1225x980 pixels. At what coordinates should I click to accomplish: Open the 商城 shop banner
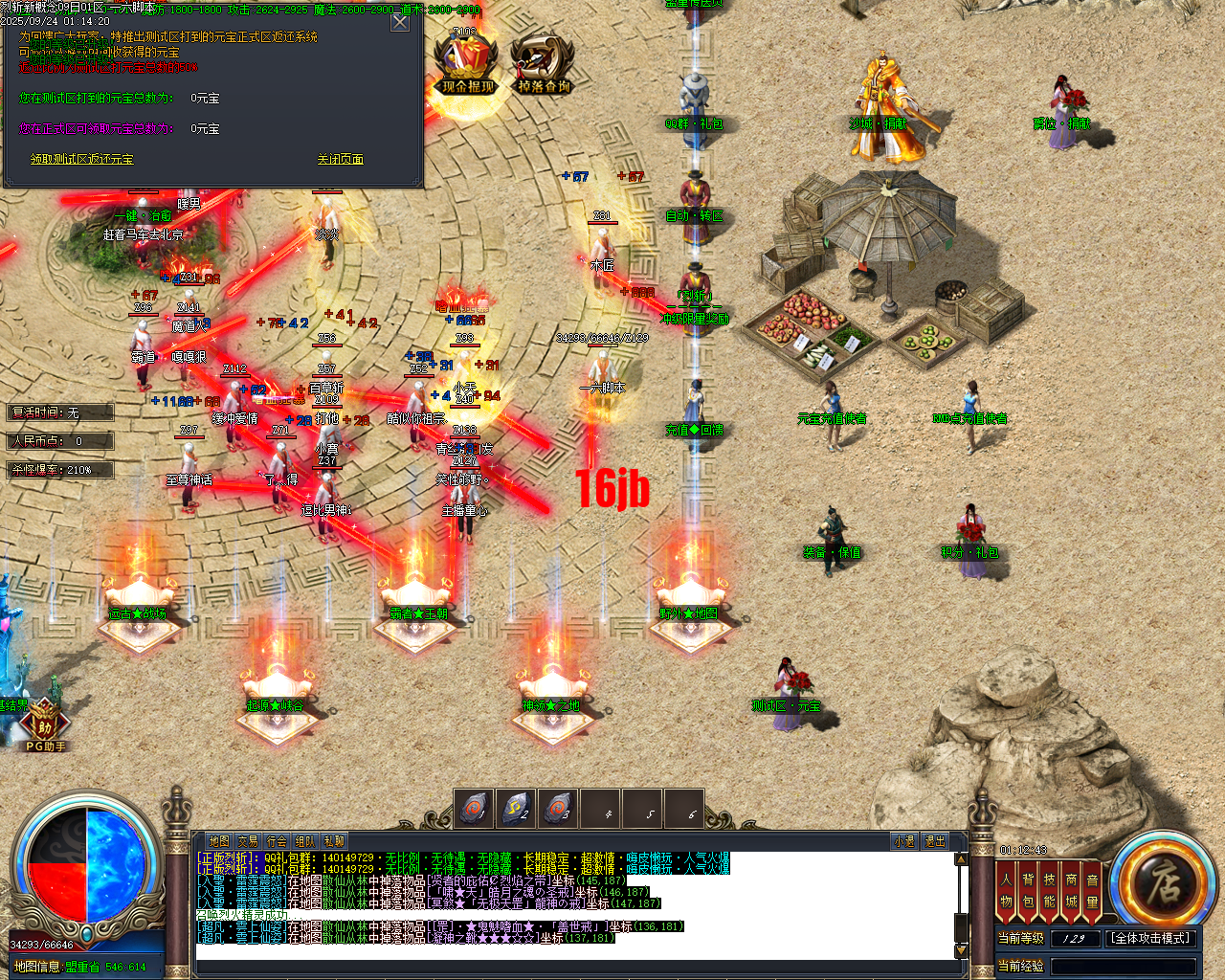click(1071, 889)
